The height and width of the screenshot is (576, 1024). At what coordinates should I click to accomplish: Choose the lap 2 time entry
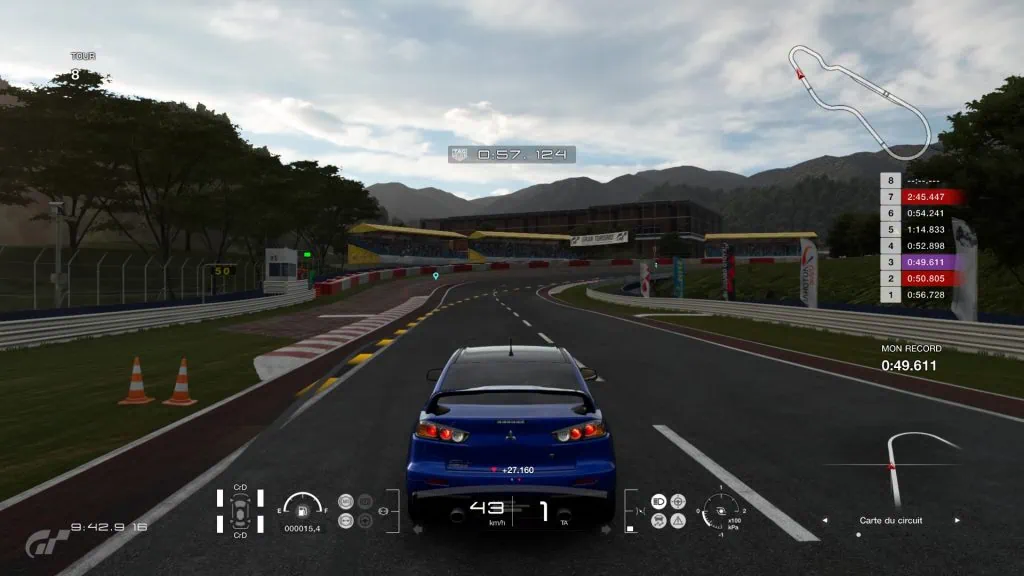(x=920, y=278)
